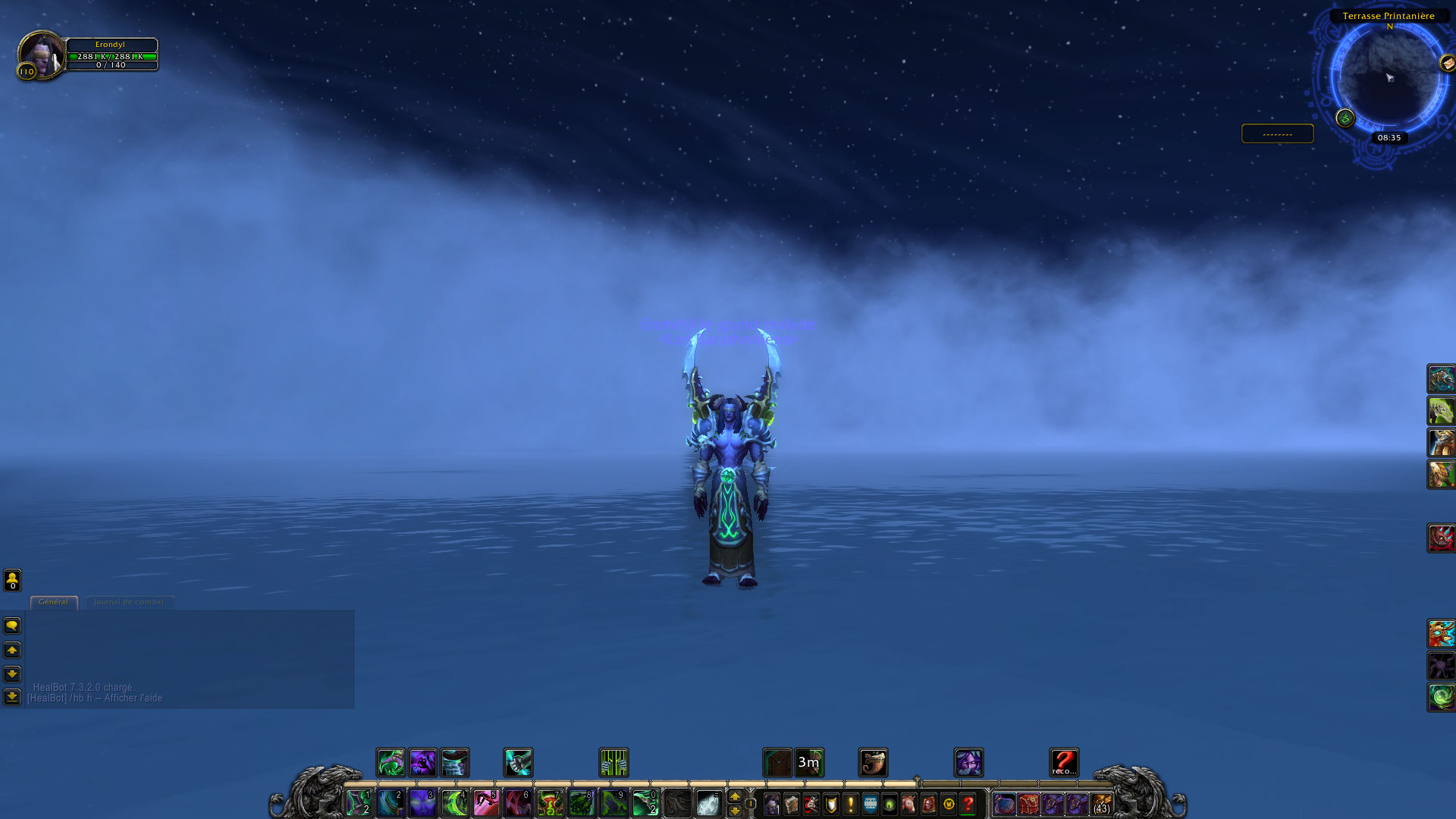Screen dimensions: 1456x819
Task: Open the backpack bag showing (43)
Action: pyautogui.click(x=1101, y=804)
